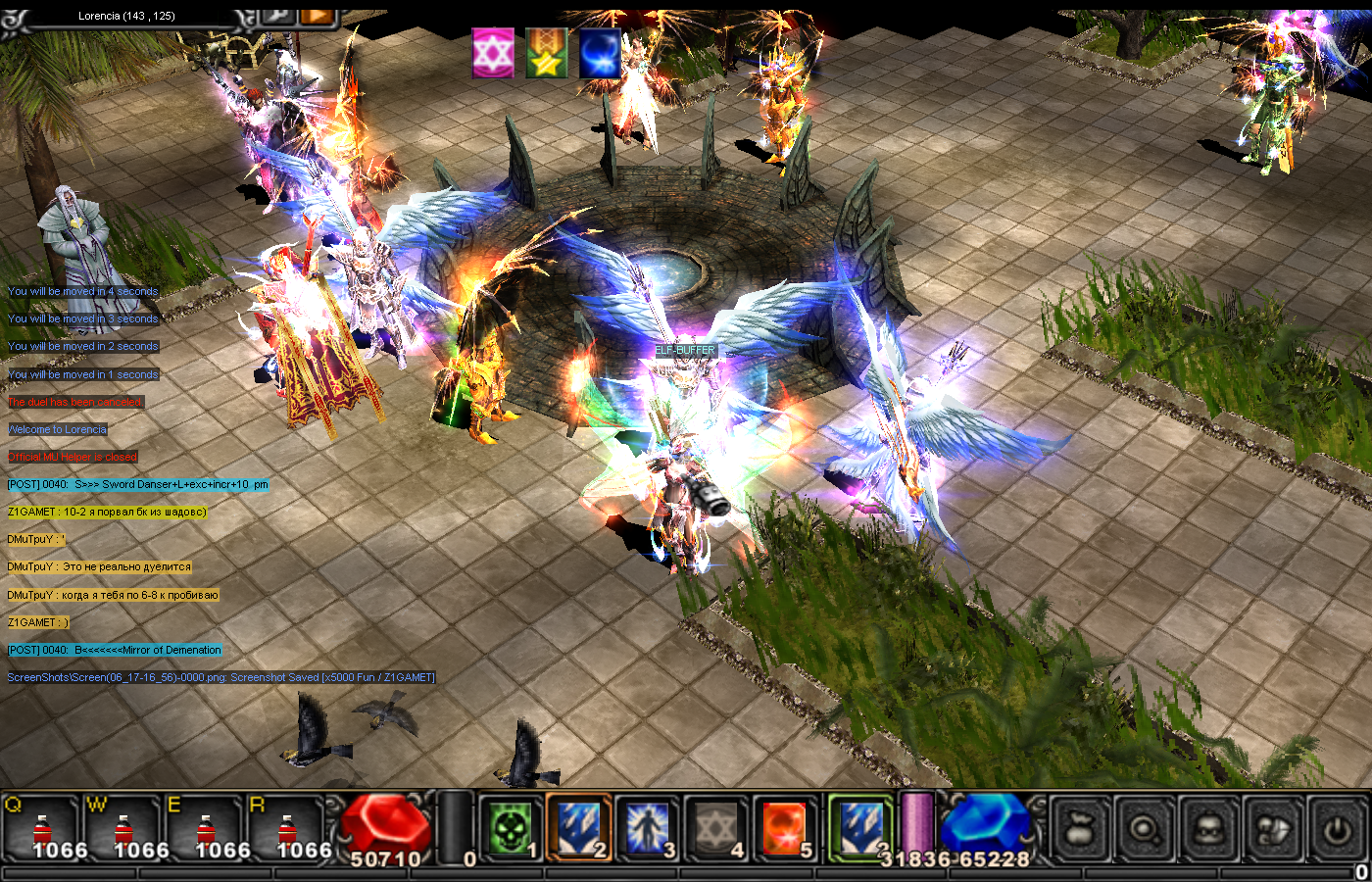Screen dimensions: 1372x882
Task: Open the inventory bag button
Action: pyautogui.click(x=1082, y=830)
